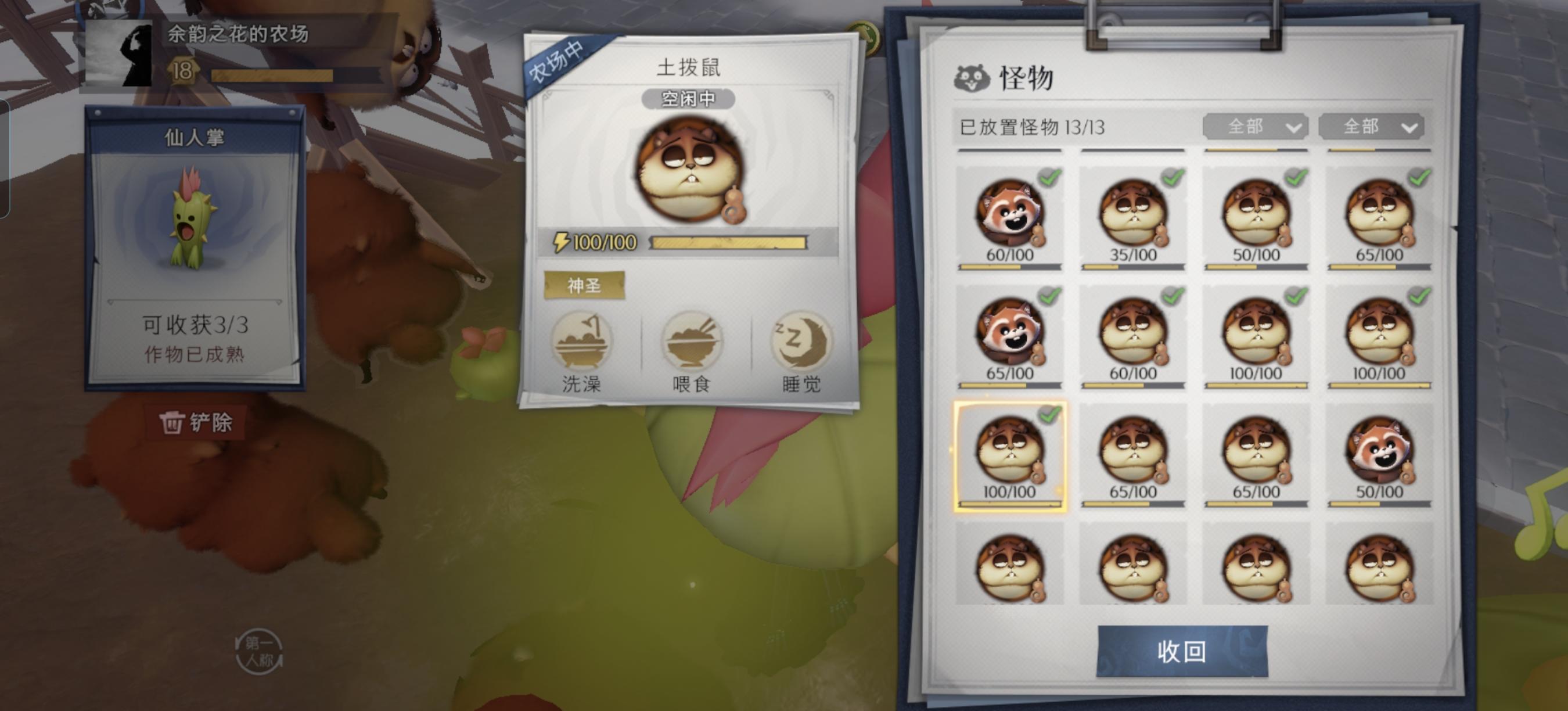Open the right 全部 filter dropdown
The height and width of the screenshot is (711, 1568).
coord(1373,127)
